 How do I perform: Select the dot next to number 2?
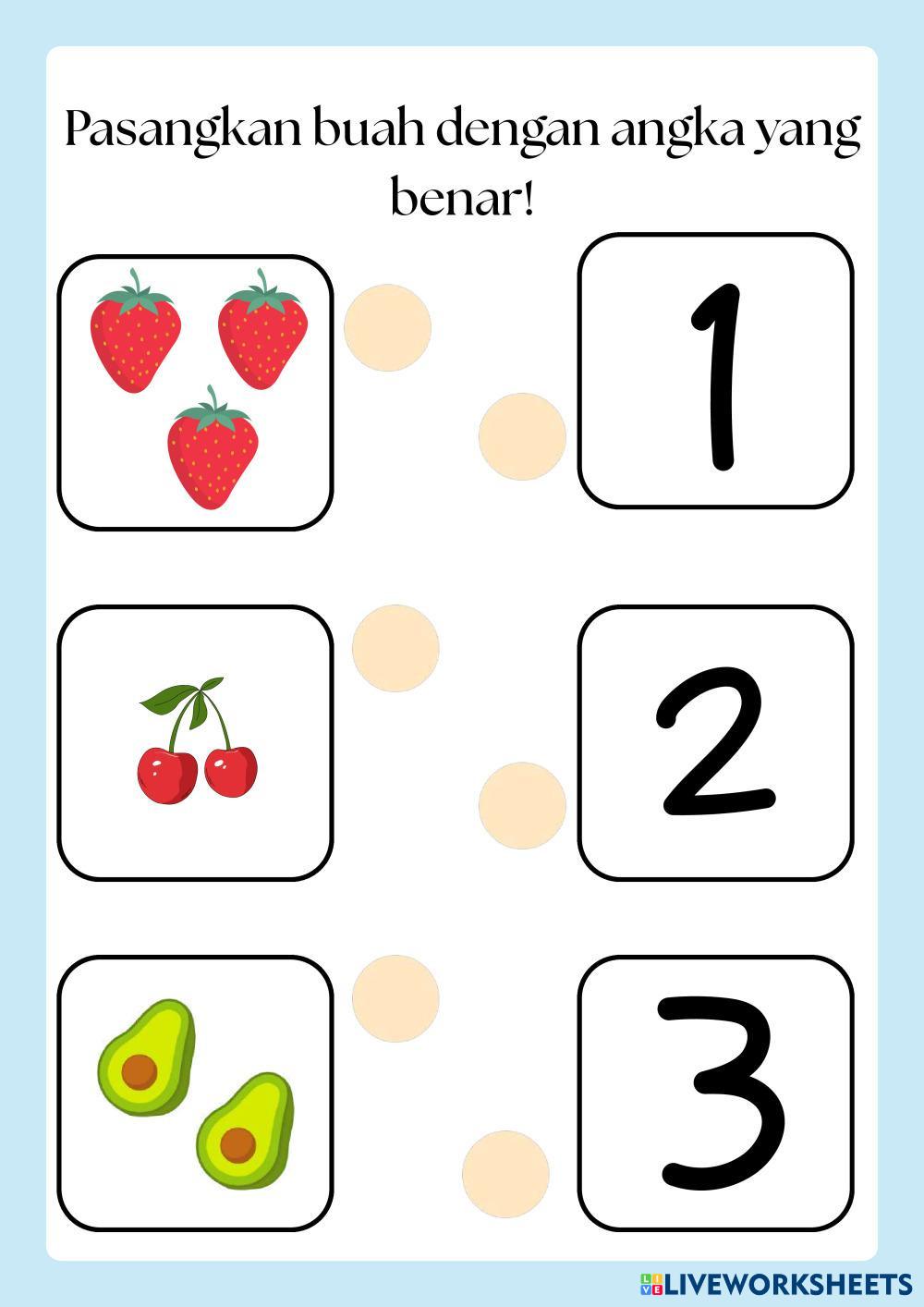click(522, 805)
